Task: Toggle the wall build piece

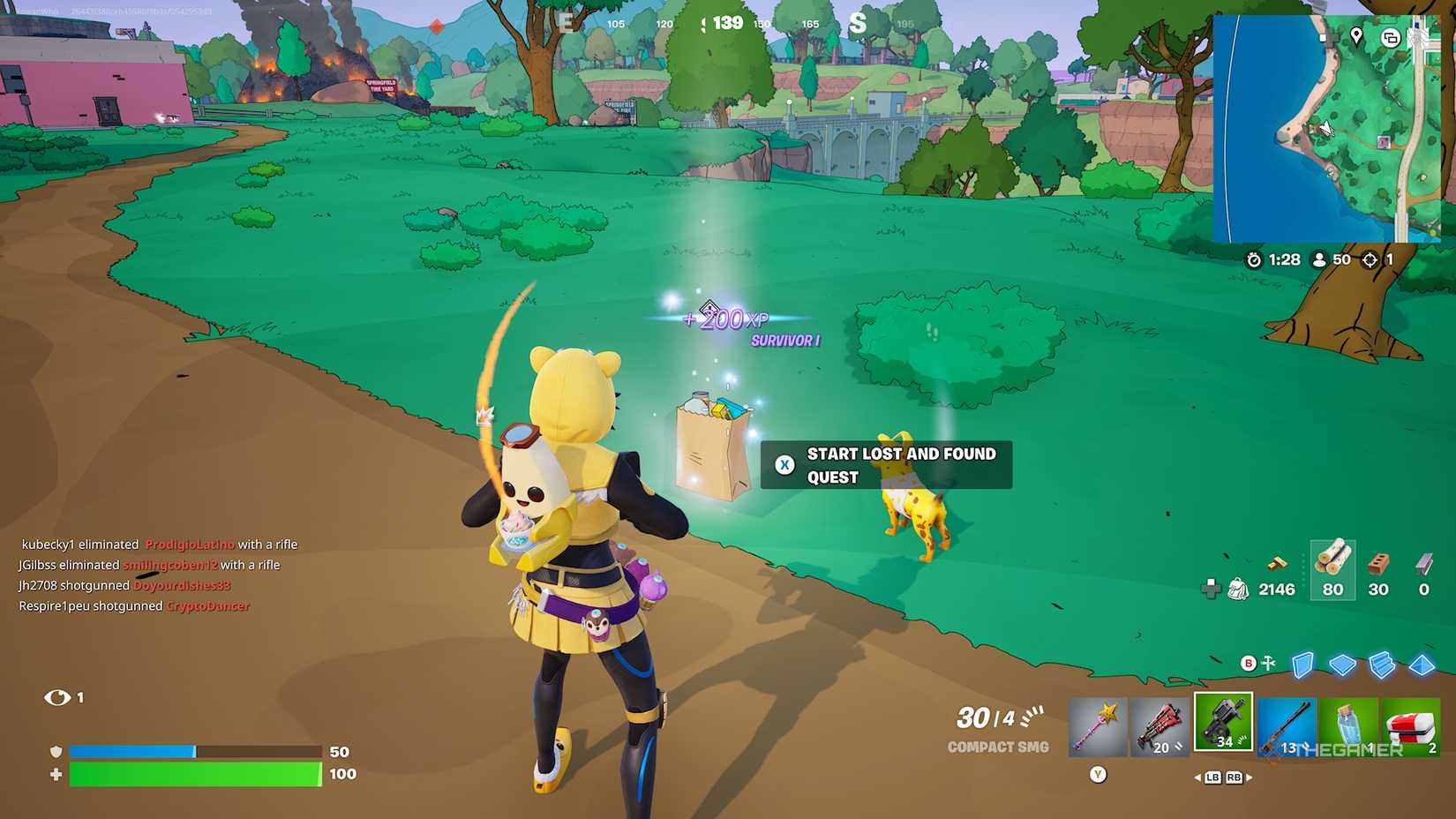Action: 1302,665
